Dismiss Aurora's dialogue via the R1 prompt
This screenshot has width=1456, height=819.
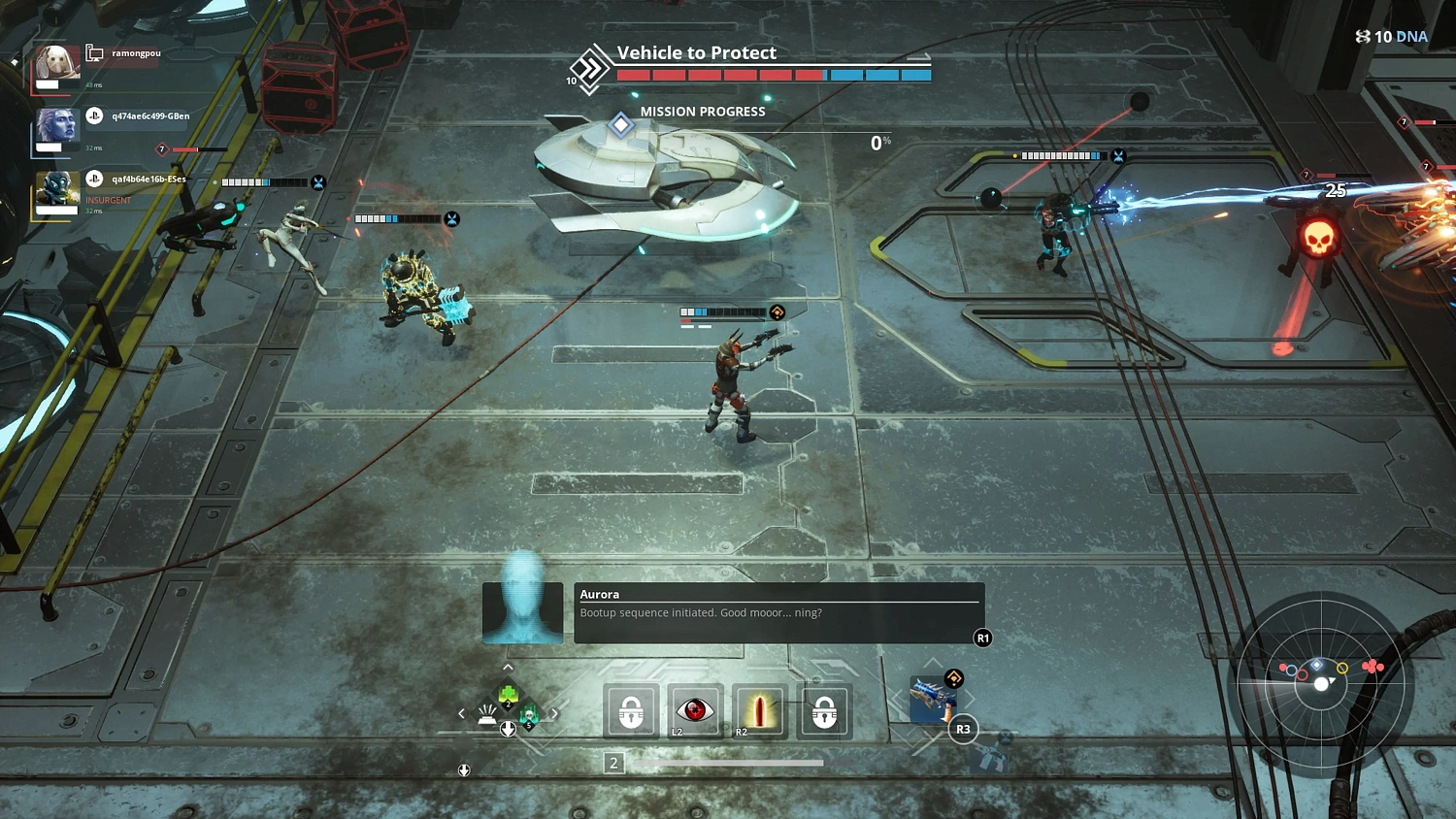(981, 638)
